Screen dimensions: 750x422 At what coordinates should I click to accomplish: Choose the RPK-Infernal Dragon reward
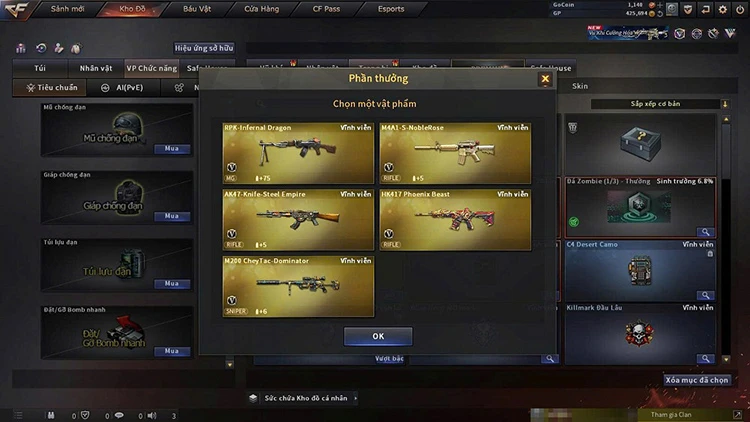pyautogui.click(x=299, y=155)
